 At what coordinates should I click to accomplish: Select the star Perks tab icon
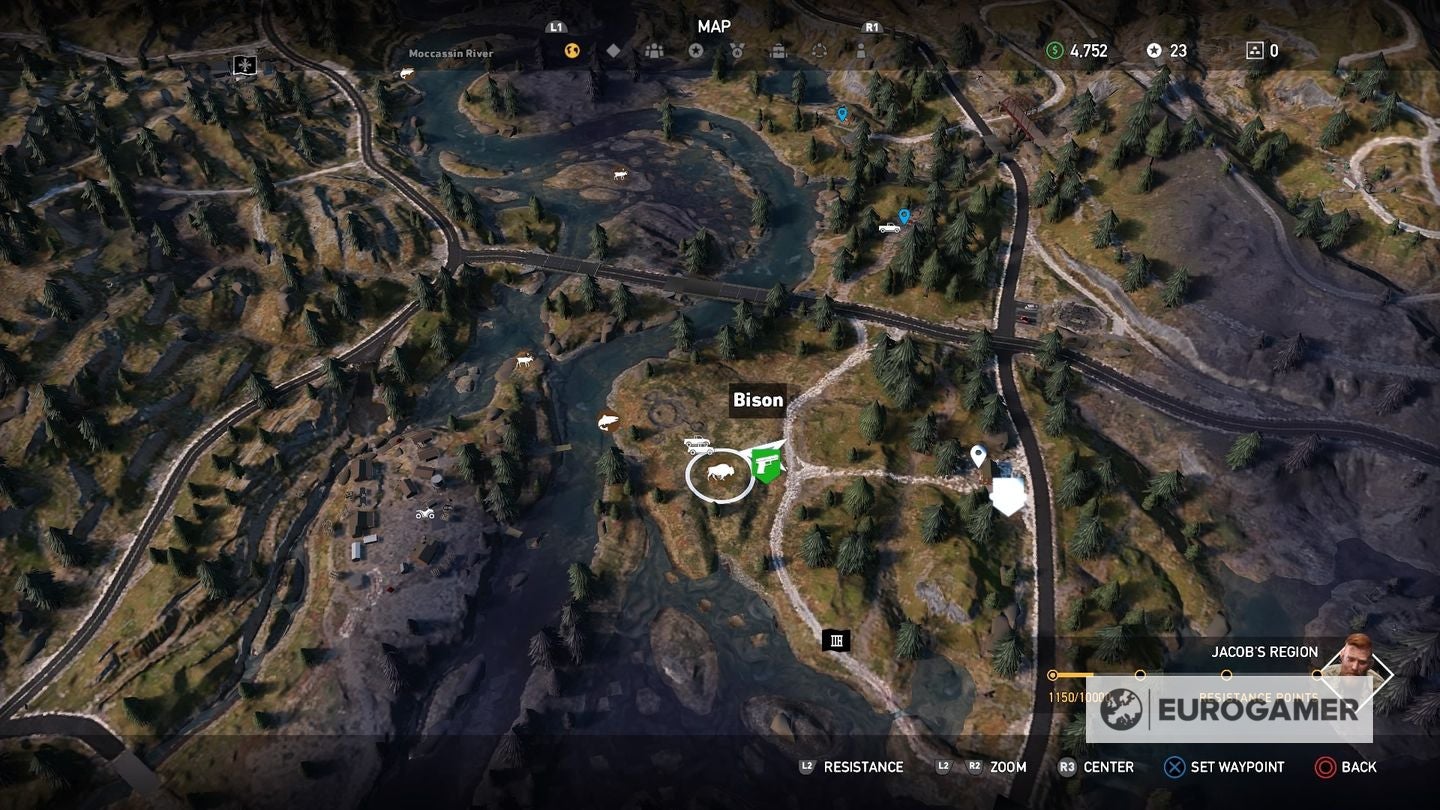pos(697,50)
